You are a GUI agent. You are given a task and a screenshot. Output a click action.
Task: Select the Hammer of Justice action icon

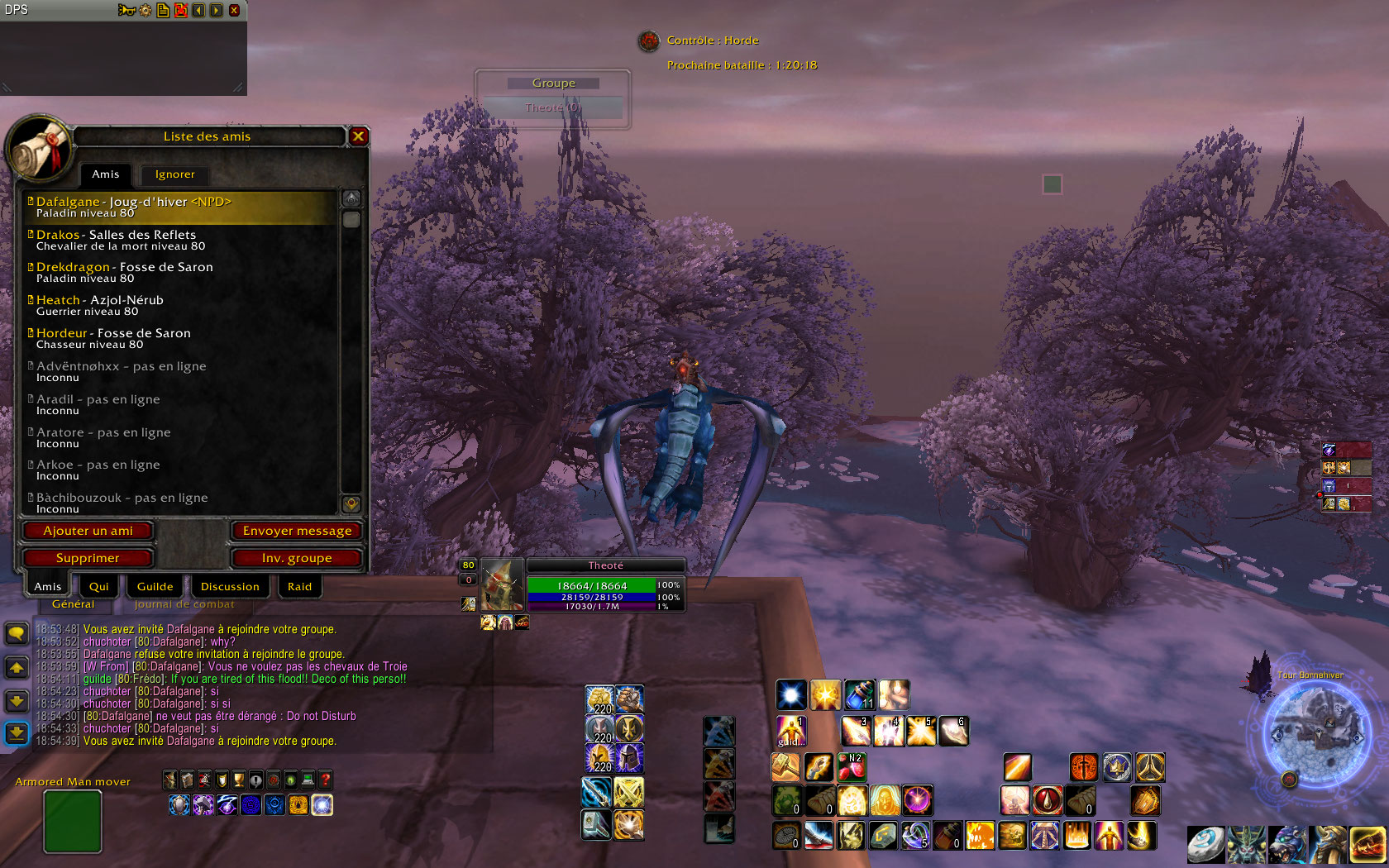(x=785, y=767)
